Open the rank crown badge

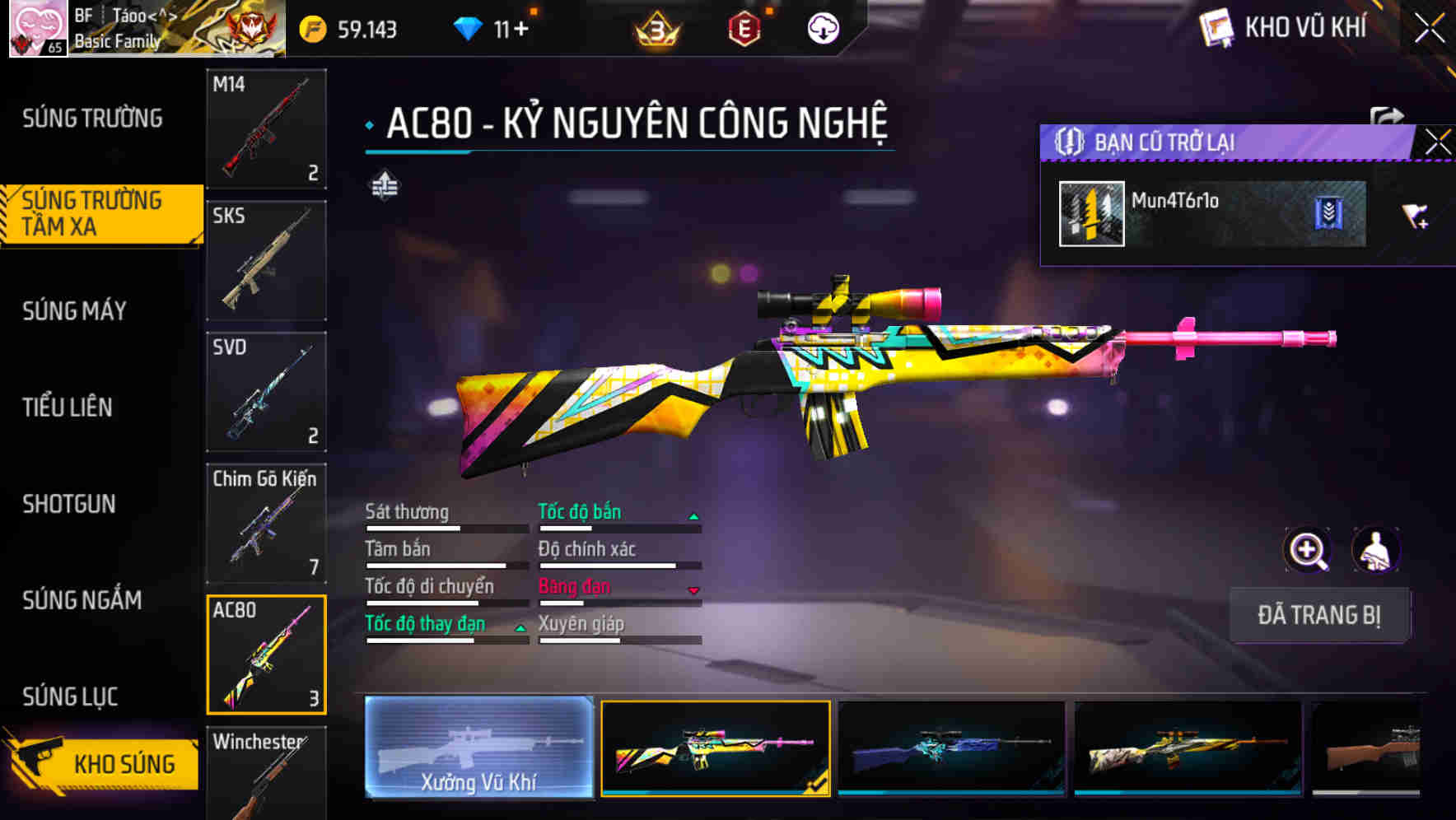[x=658, y=27]
